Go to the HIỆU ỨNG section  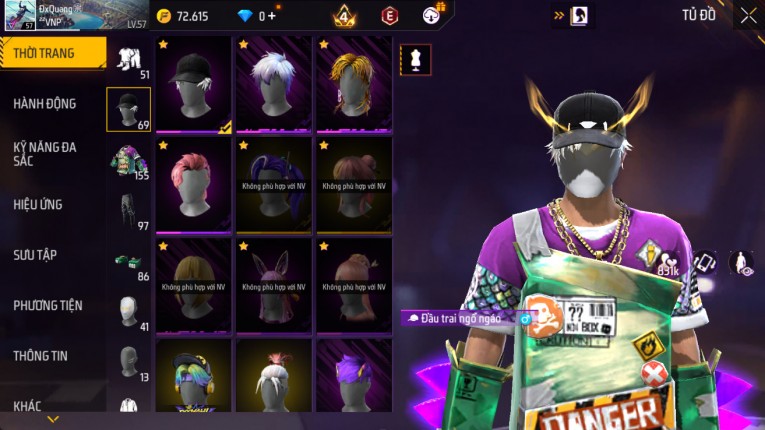click(38, 204)
